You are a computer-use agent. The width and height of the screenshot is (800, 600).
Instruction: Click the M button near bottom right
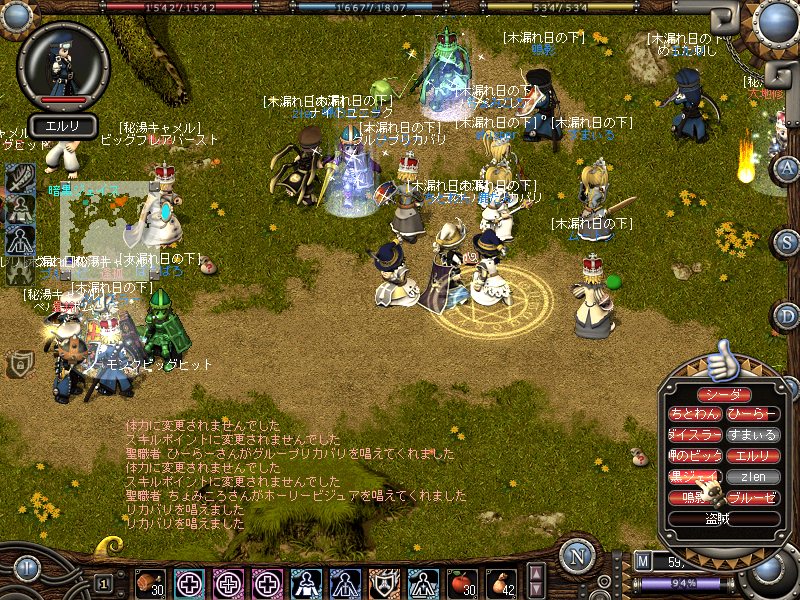point(643,561)
